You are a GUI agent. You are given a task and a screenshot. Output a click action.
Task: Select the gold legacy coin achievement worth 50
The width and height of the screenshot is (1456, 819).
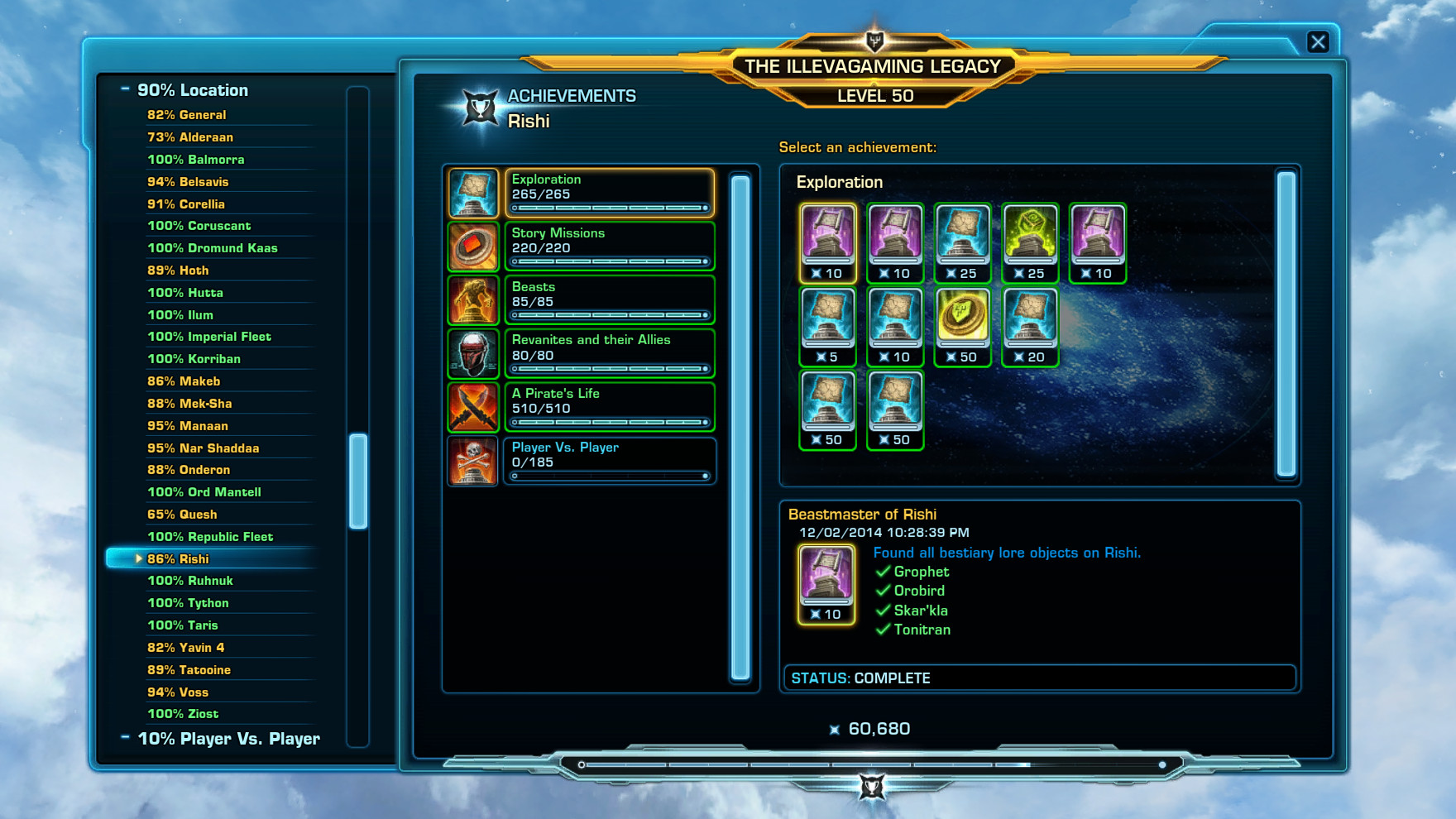coord(962,323)
